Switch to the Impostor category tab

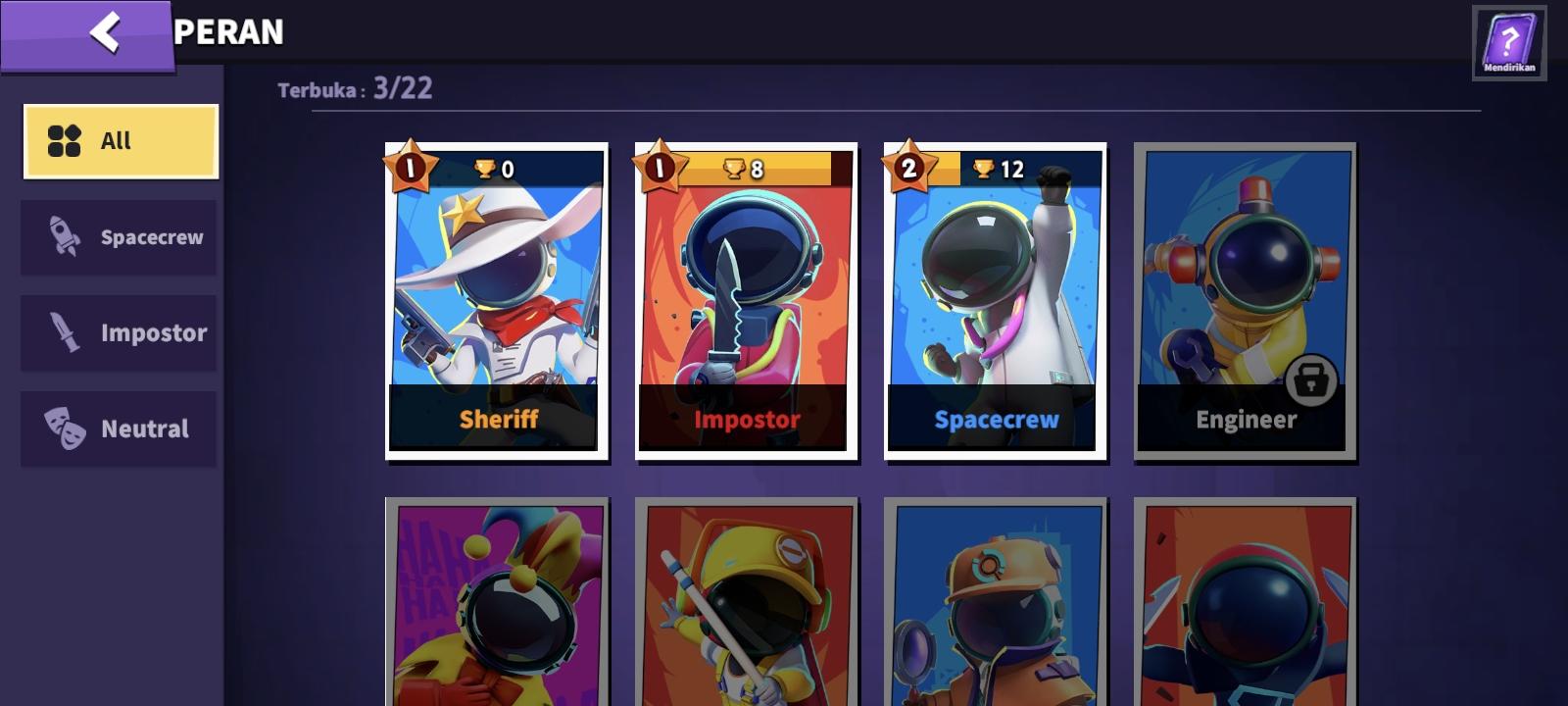pyautogui.click(x=118, y=332)
